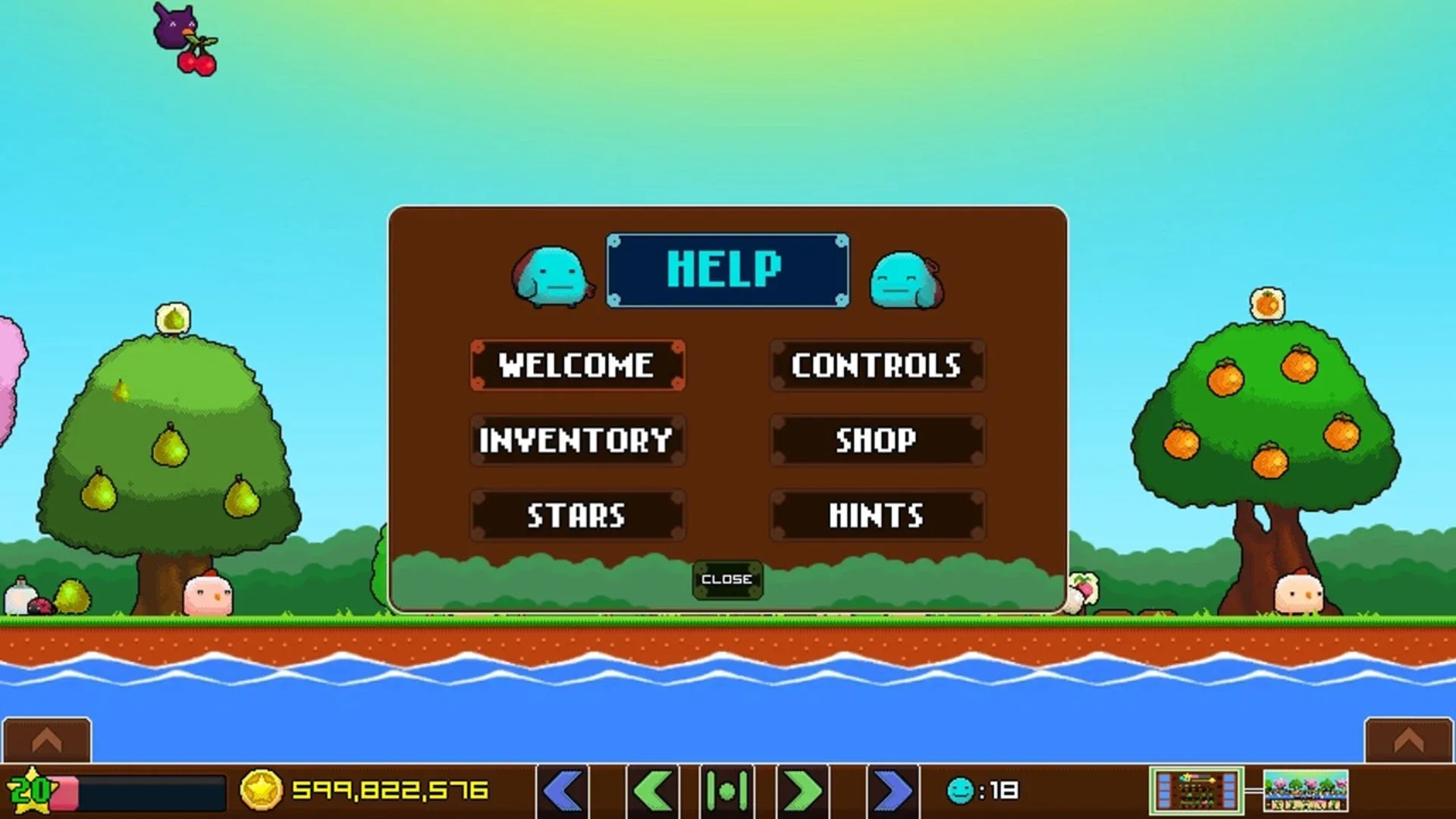Click the blue creature face counter icon
Image resolution: width=1456 pixels, height=819 pixels.
pyautogui.click(x=959, y=790)
